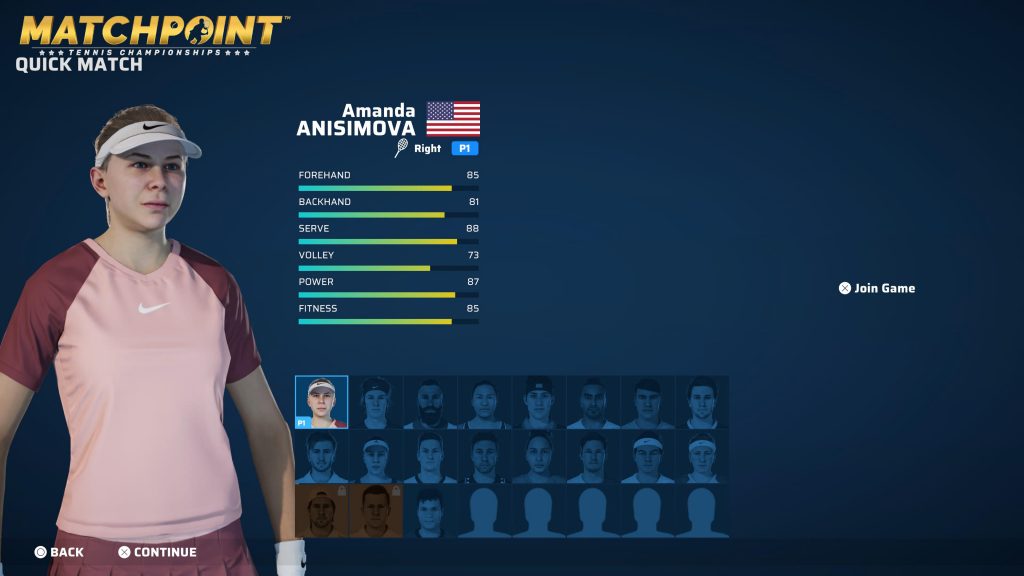Click Join Game for second player

point(877,288)
